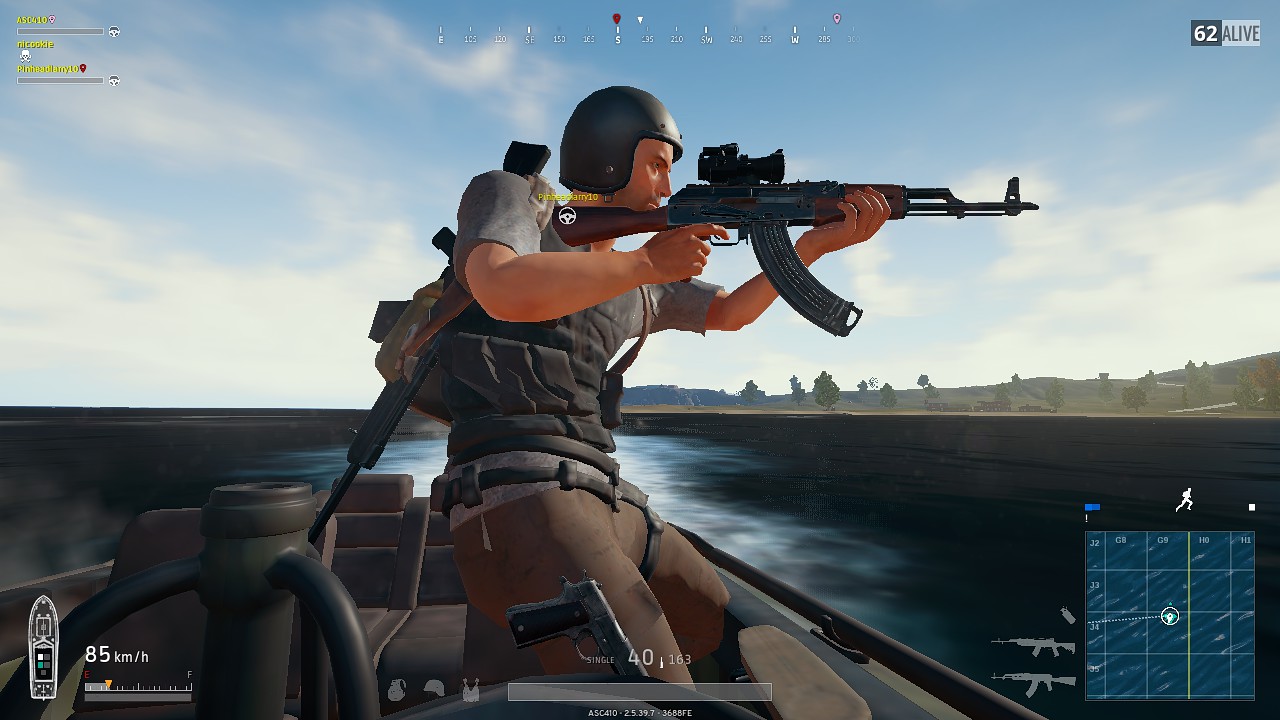1280x720 pixels.
Task: Click the backpack equipment status icon
Action: click(x=397, y=689)
